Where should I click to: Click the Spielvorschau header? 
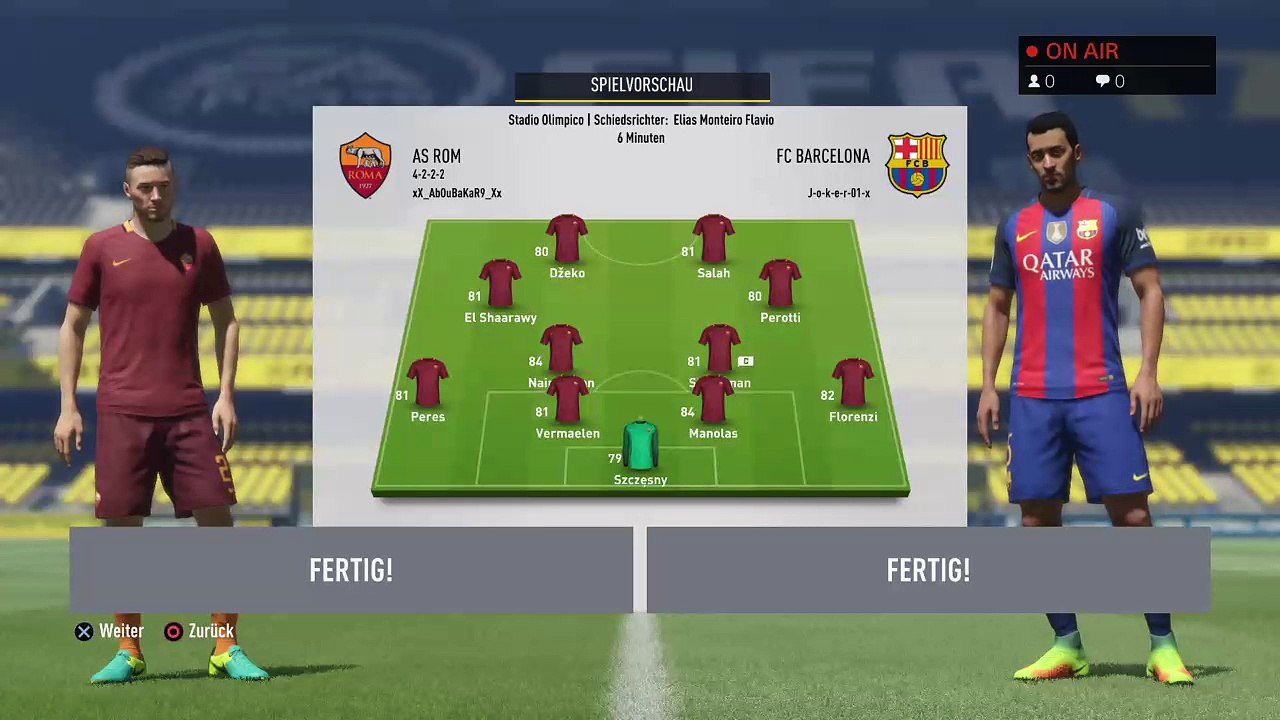(x=642, y=86)
